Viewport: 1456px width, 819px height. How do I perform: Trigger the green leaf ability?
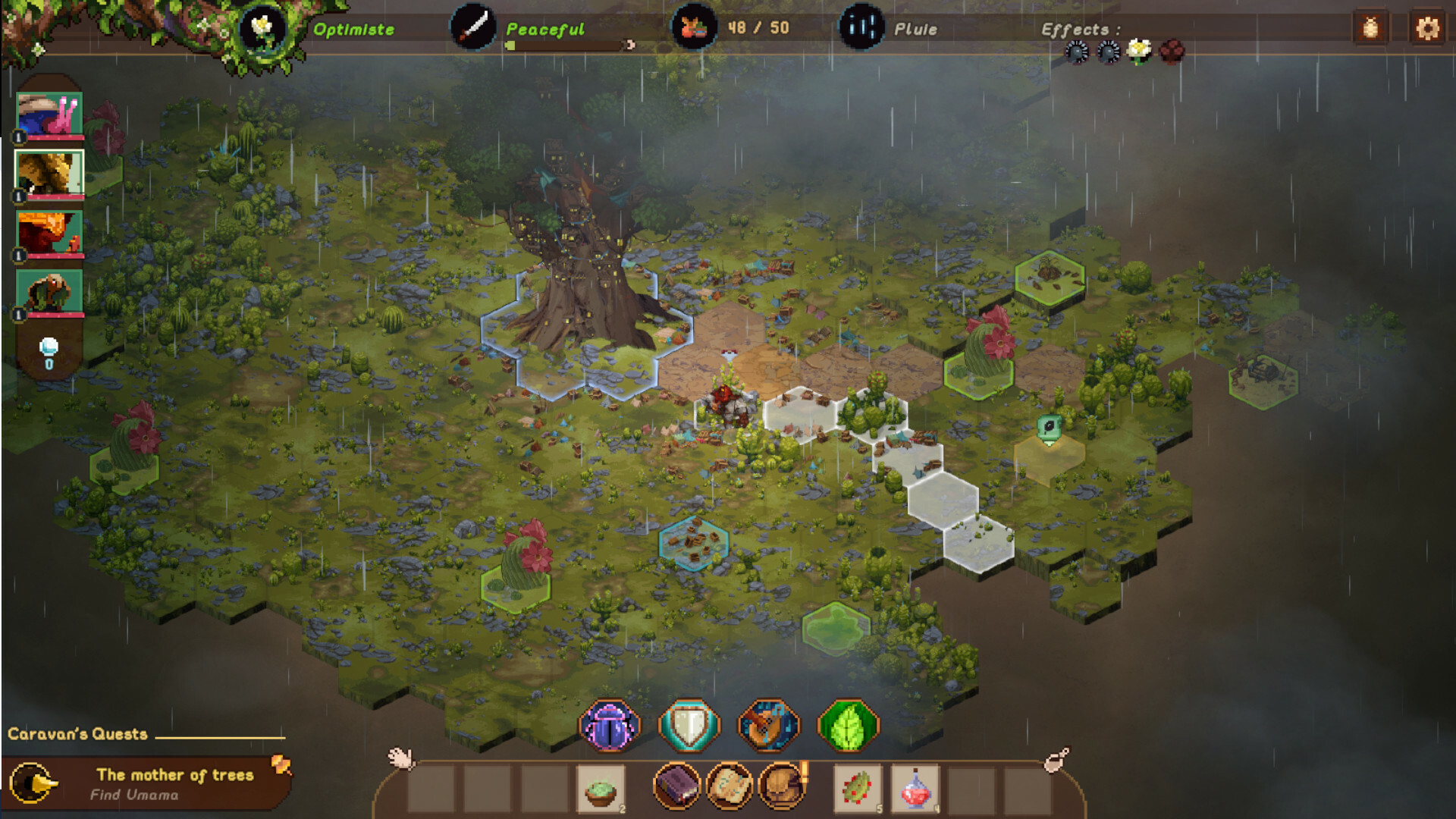tap(848, 726)
